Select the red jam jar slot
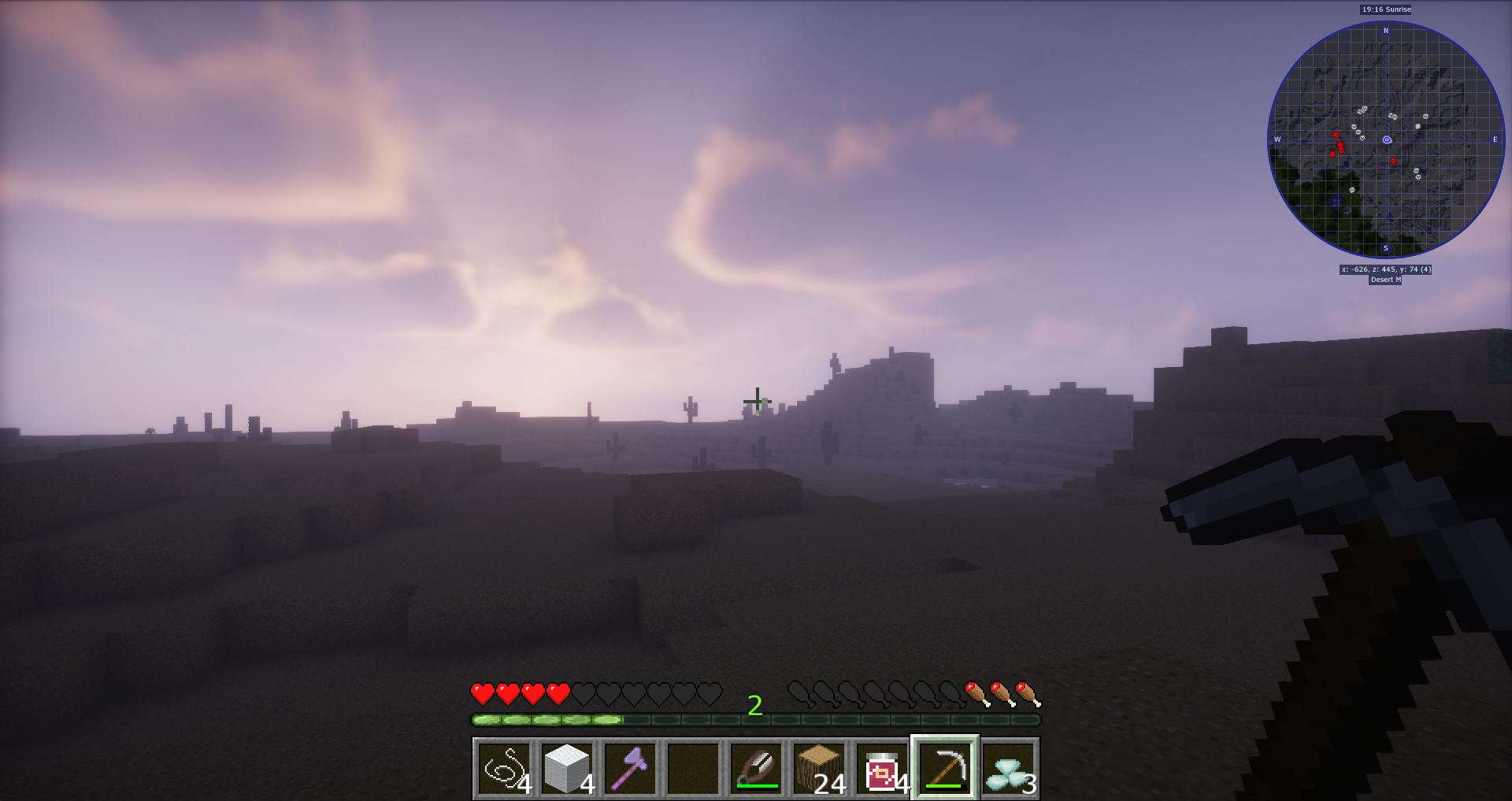Screen dimensions: 1512x801 tap(882, 768)
